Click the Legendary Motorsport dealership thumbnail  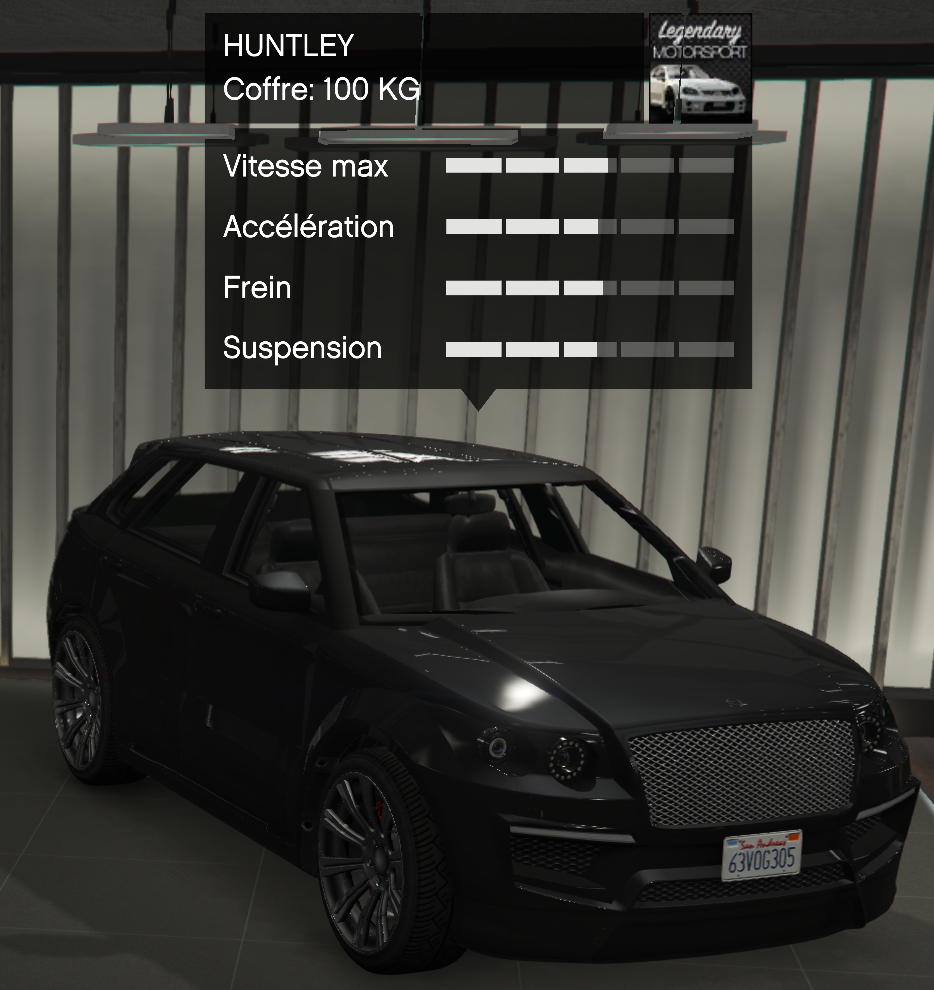click(x=699, y=68)
